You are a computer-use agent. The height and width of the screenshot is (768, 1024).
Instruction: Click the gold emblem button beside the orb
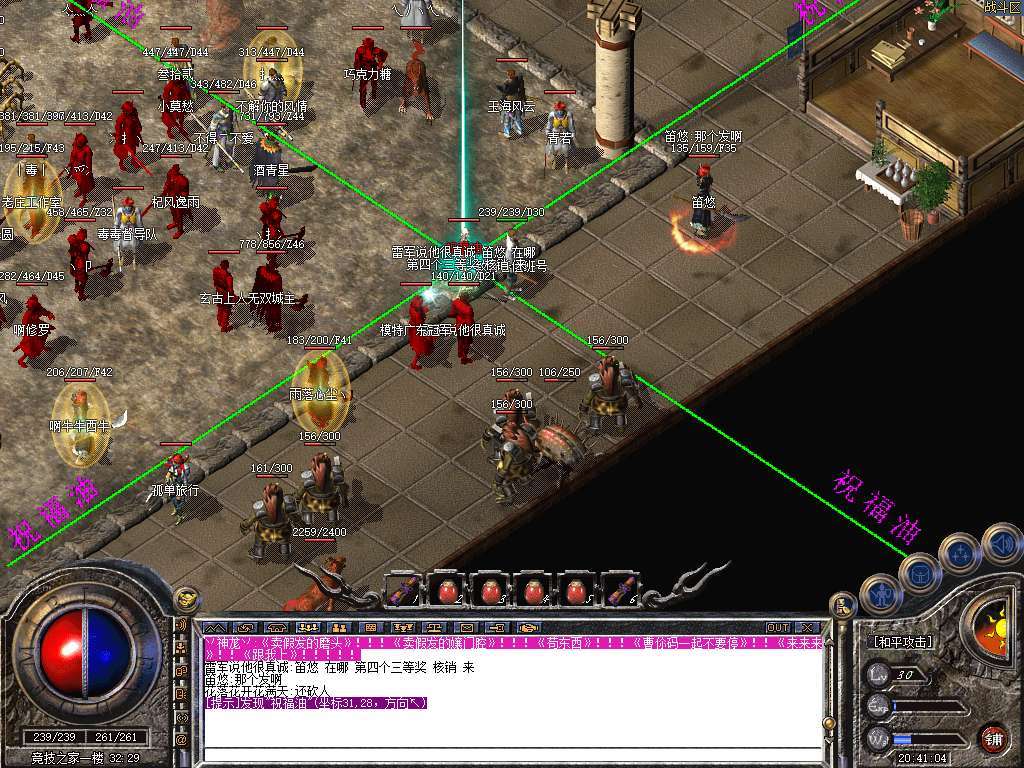(x=185, y=599)
